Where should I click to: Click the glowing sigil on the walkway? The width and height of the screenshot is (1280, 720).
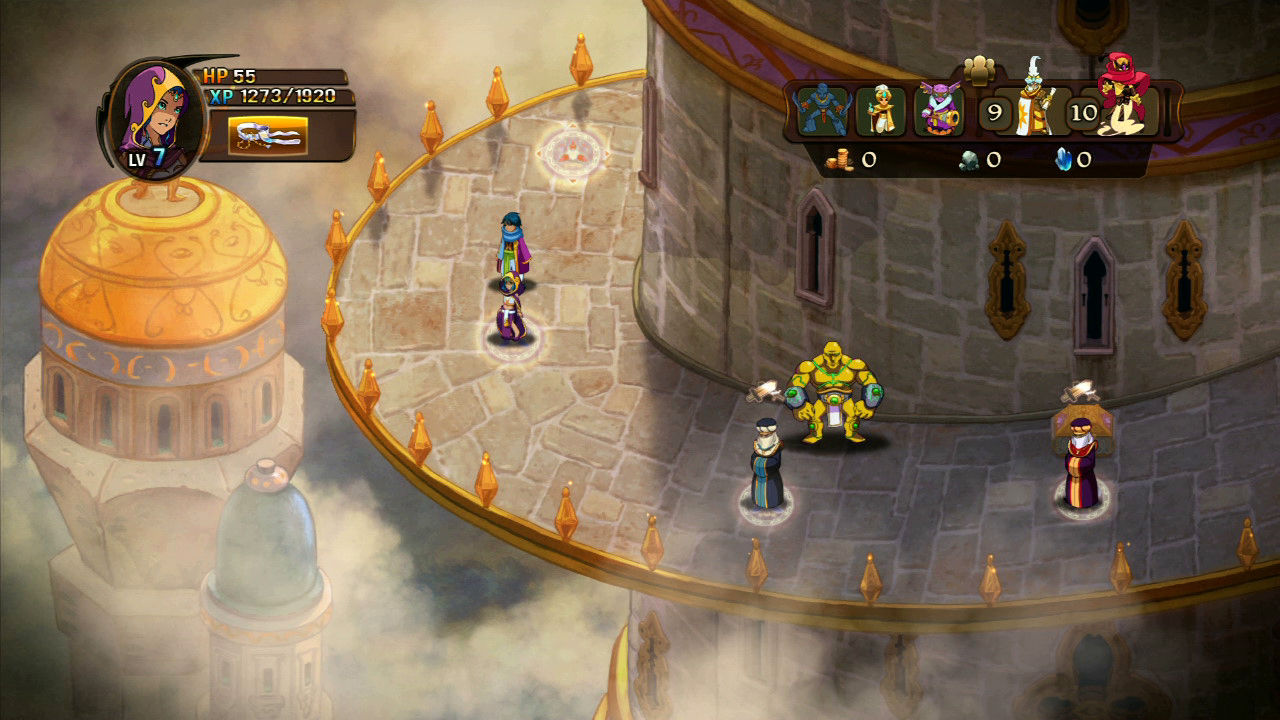tap(571, 150)
